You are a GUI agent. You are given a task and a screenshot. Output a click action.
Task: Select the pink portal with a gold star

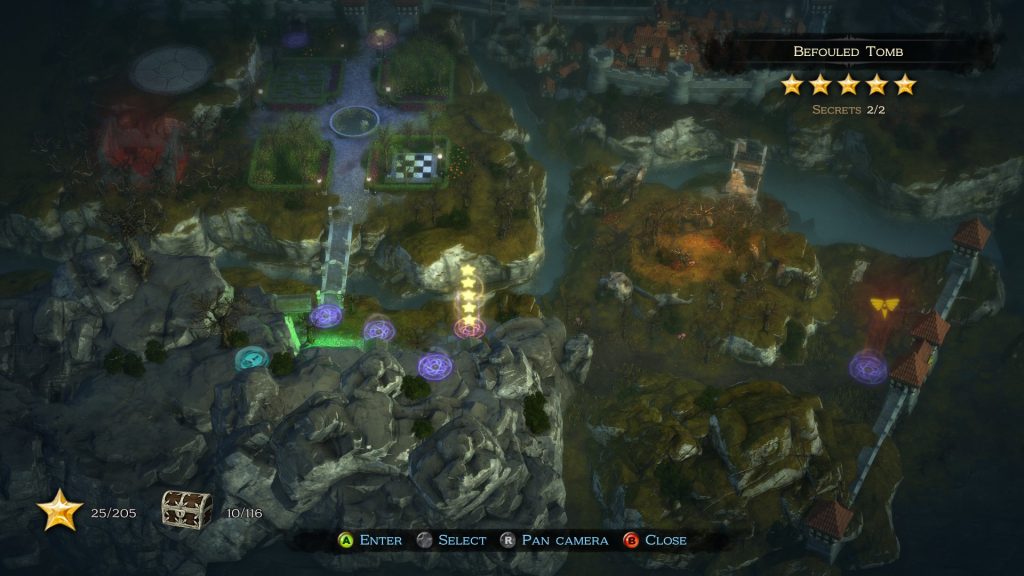[x=380, y=39]
